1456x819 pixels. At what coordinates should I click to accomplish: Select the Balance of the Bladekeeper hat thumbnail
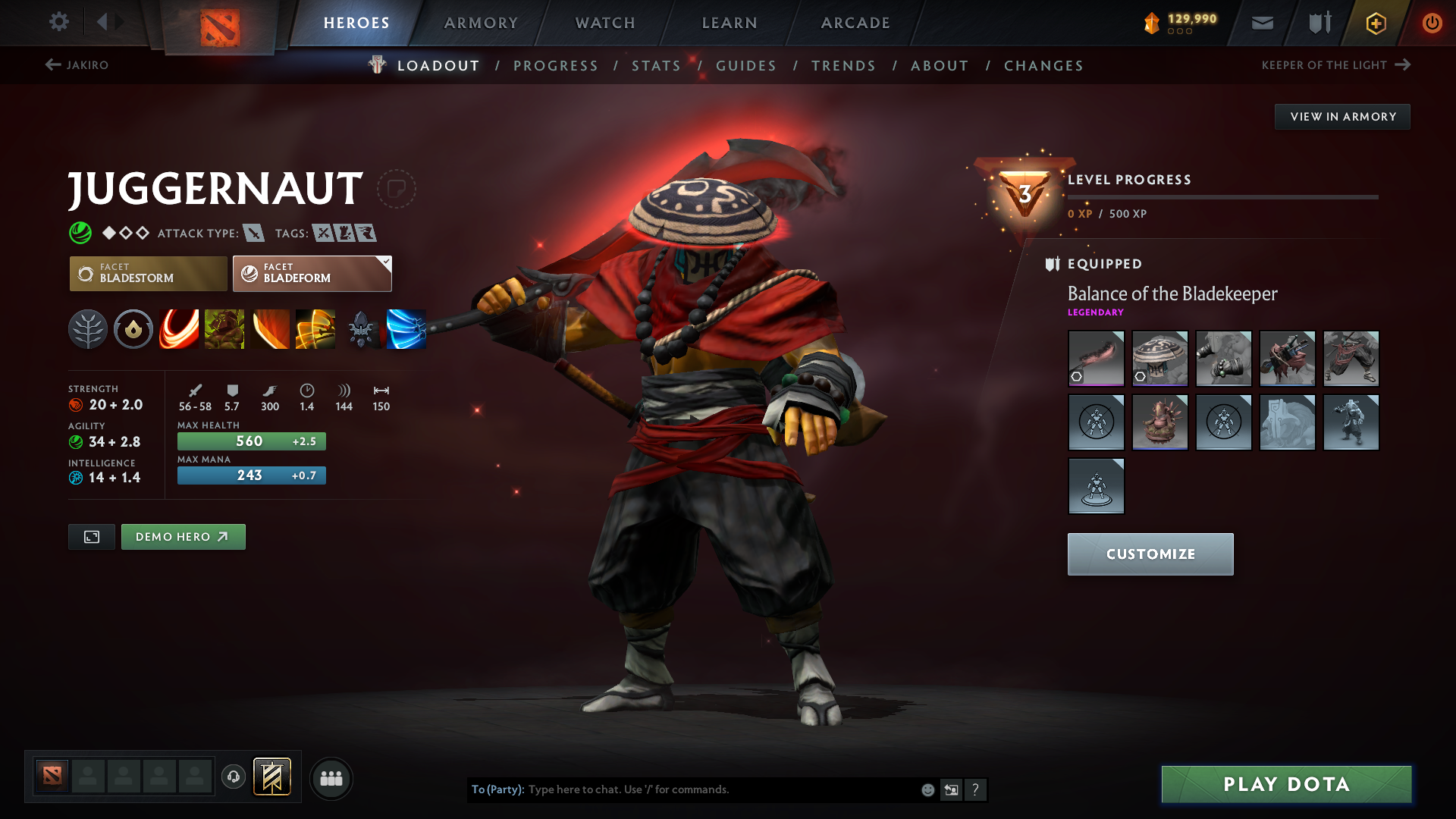(1159, 358)
